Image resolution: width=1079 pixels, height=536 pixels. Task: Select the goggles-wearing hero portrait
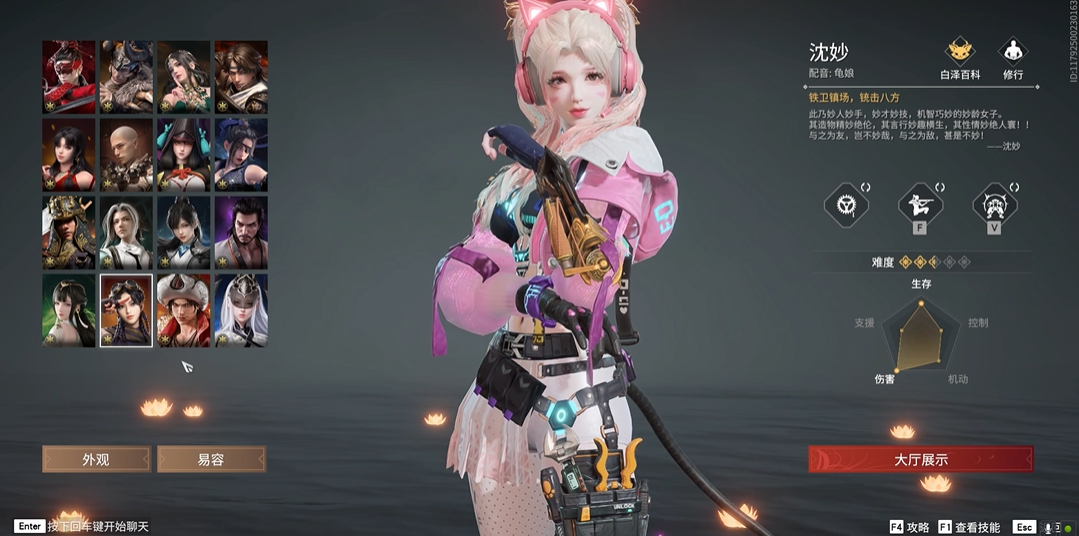(126, 310)
